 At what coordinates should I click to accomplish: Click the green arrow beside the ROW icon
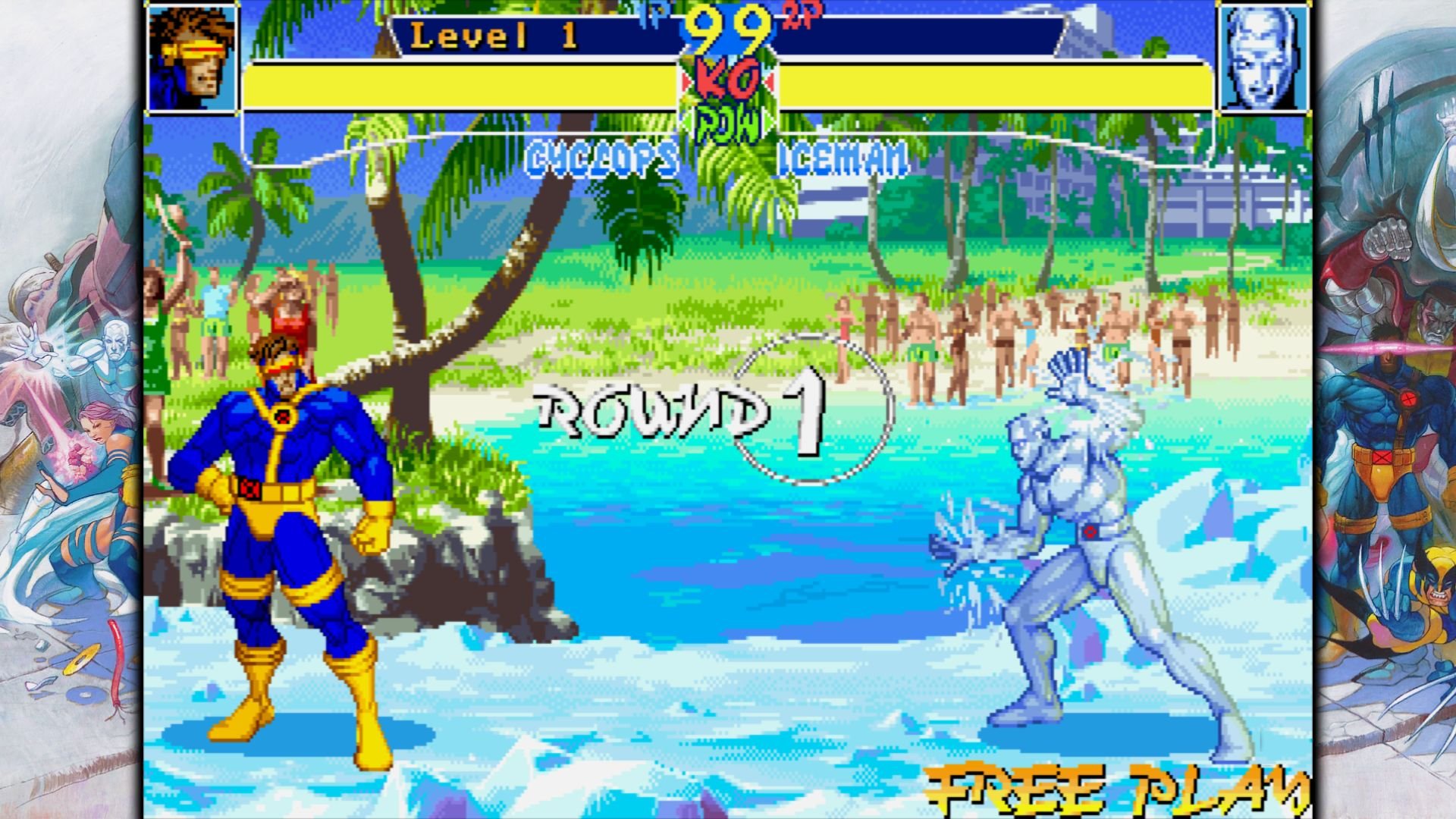click(x=766, y=121)
